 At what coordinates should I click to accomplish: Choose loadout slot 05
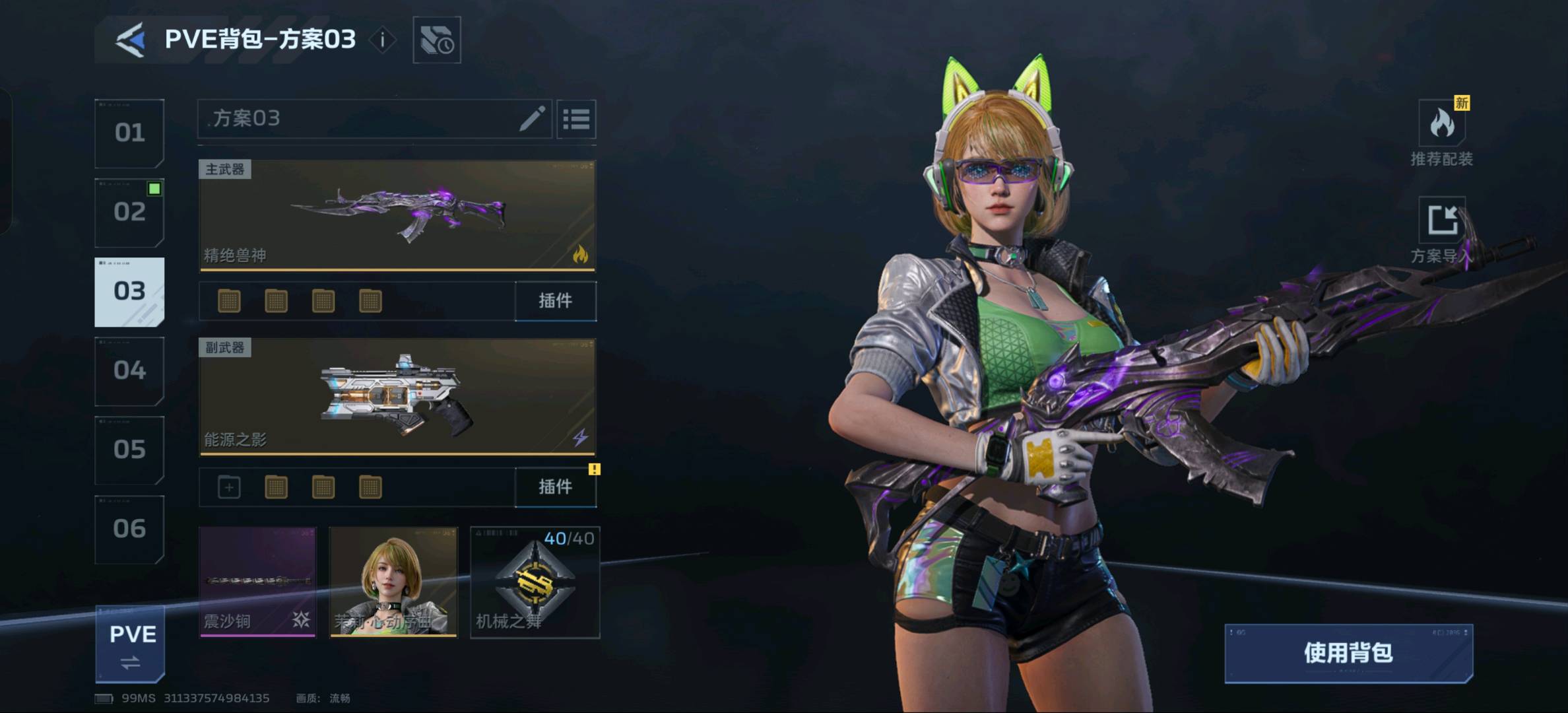(x=129, y=450)
